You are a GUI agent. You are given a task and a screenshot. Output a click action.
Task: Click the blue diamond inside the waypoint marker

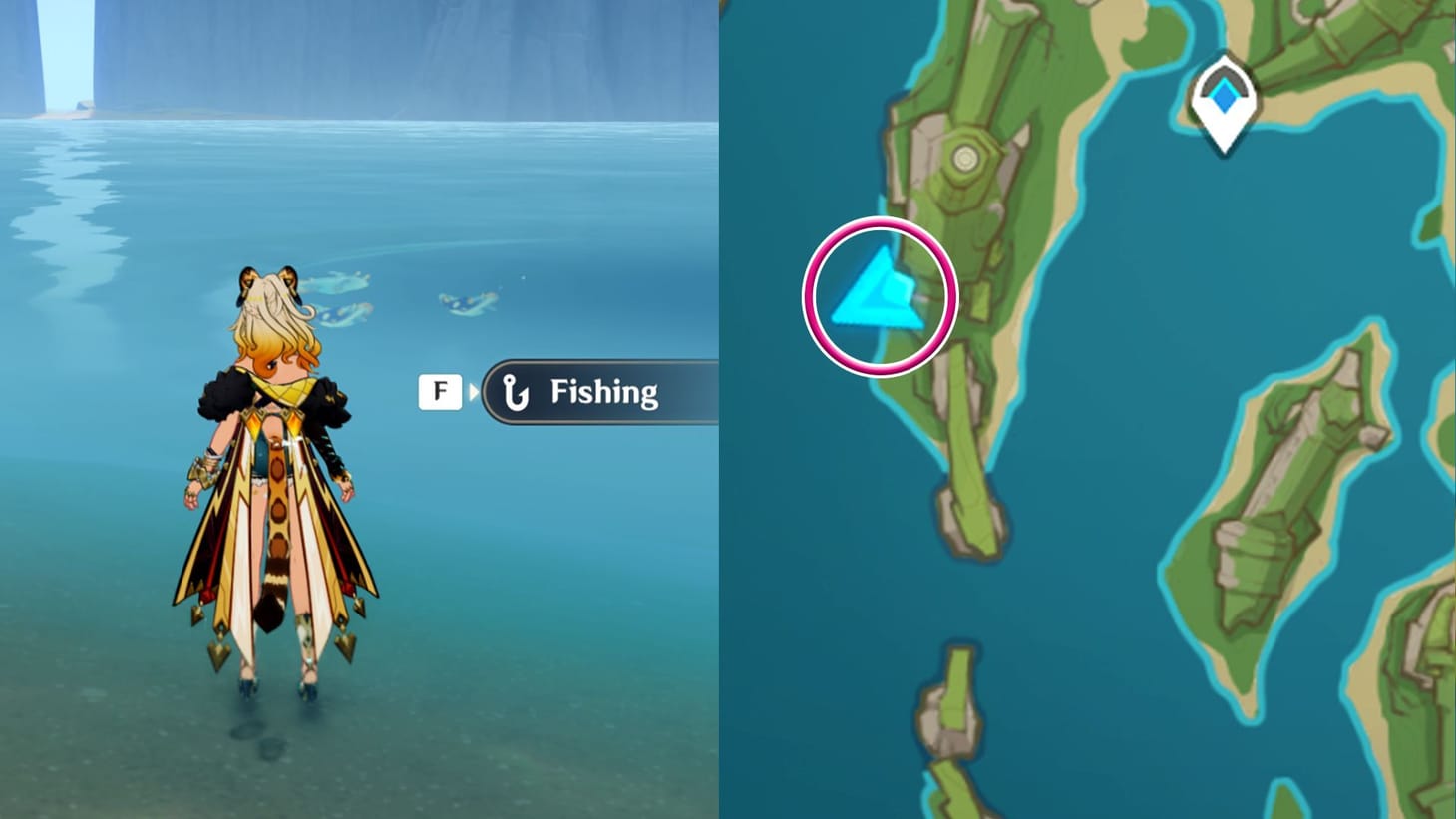click(1222, 95)
